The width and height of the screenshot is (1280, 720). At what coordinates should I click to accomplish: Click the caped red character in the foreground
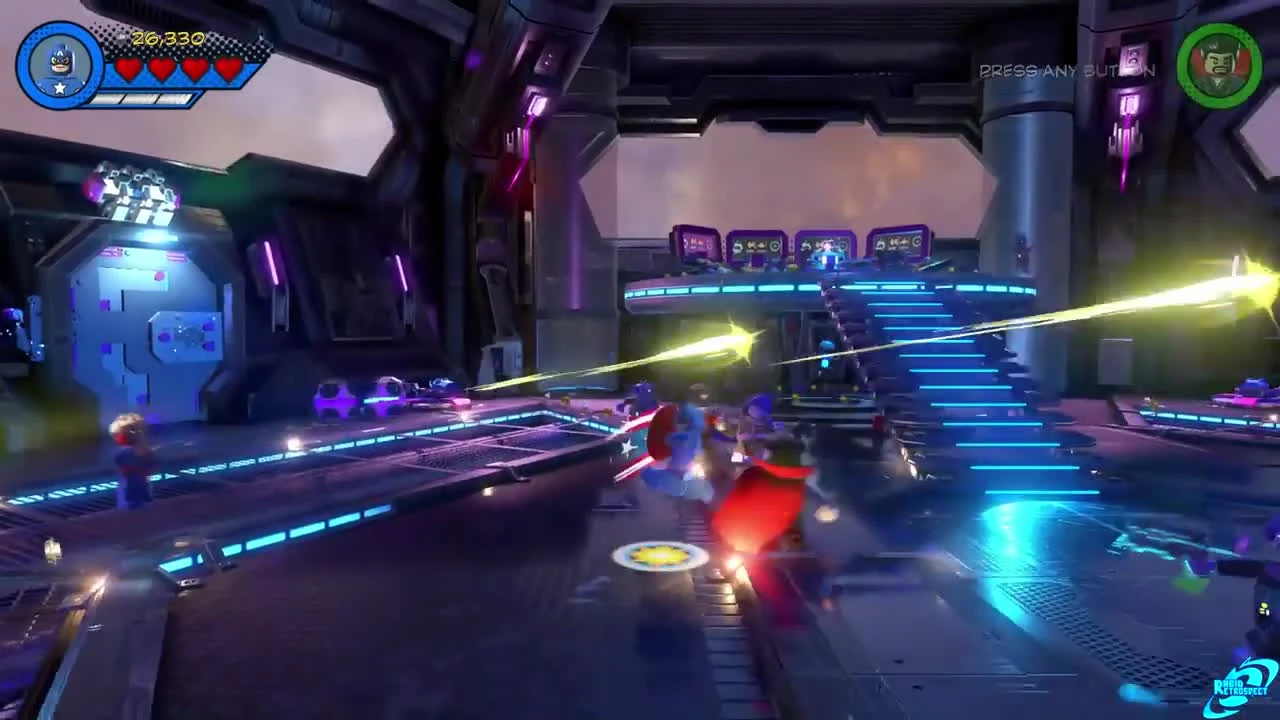(x=765, y=520)
